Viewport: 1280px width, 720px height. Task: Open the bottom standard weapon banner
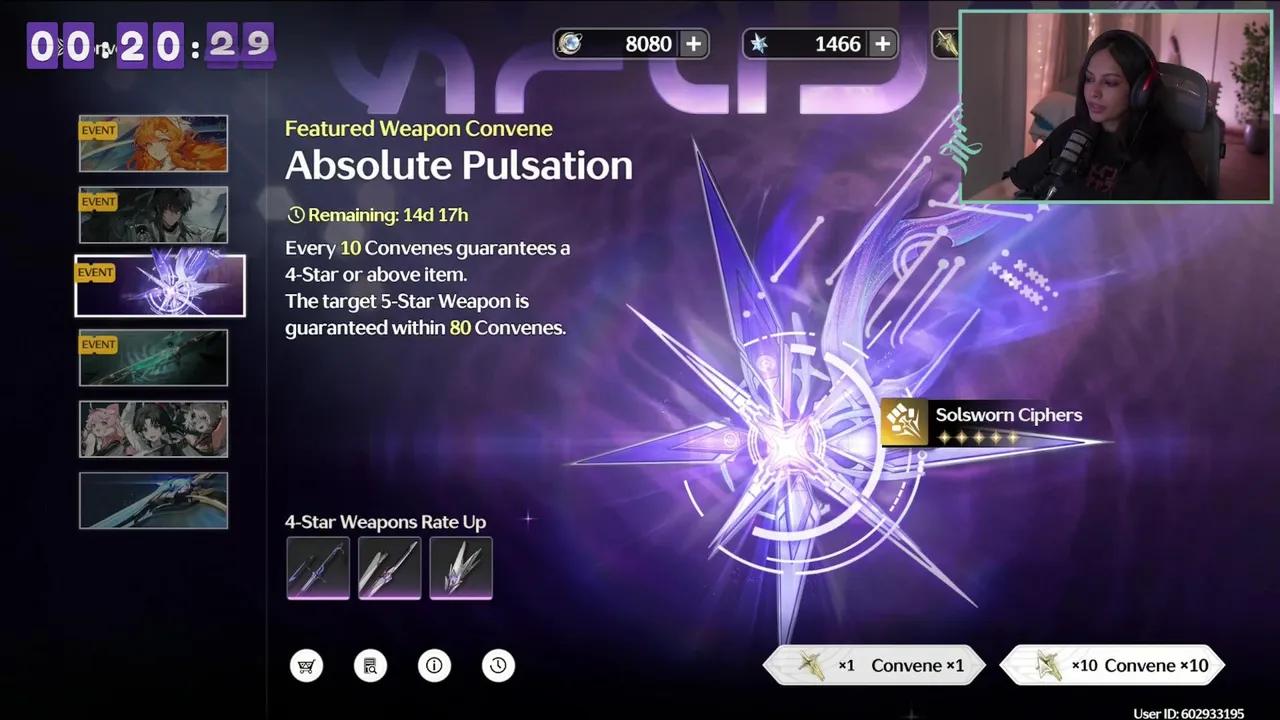[x=152, y=500]
